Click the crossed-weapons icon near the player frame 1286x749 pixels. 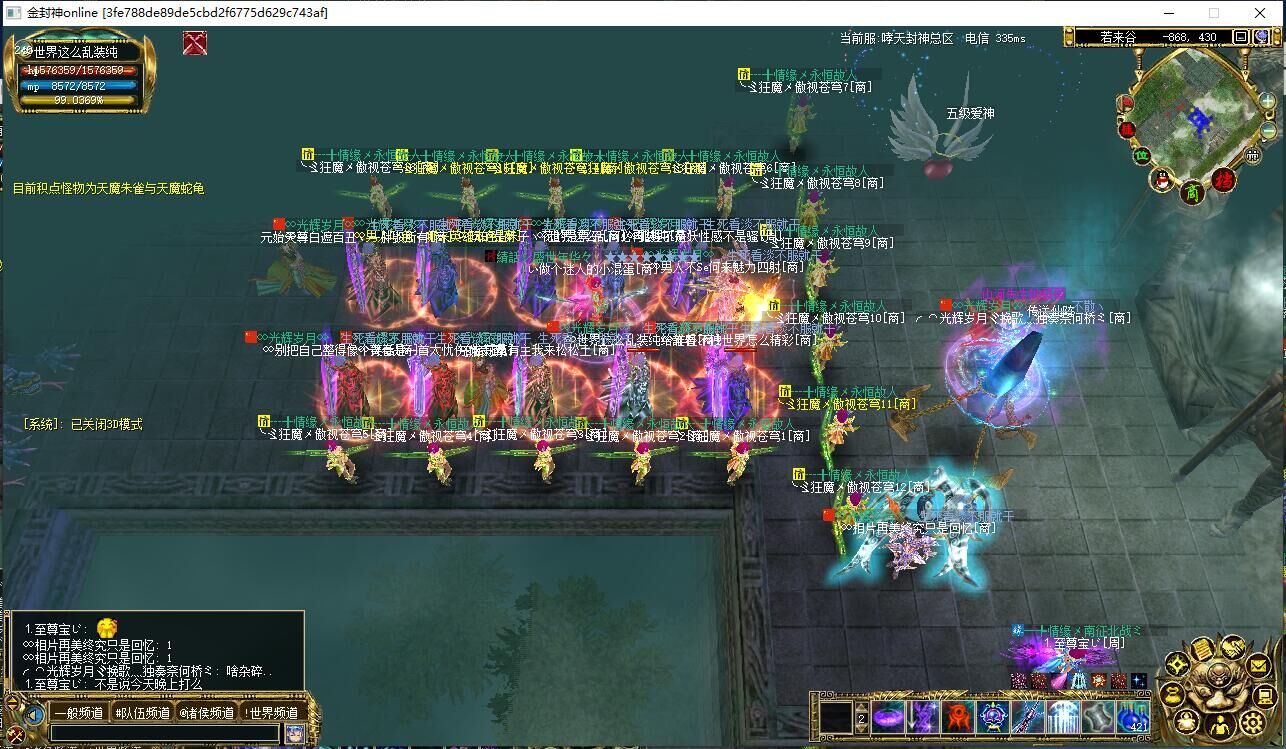coord(195,43)
